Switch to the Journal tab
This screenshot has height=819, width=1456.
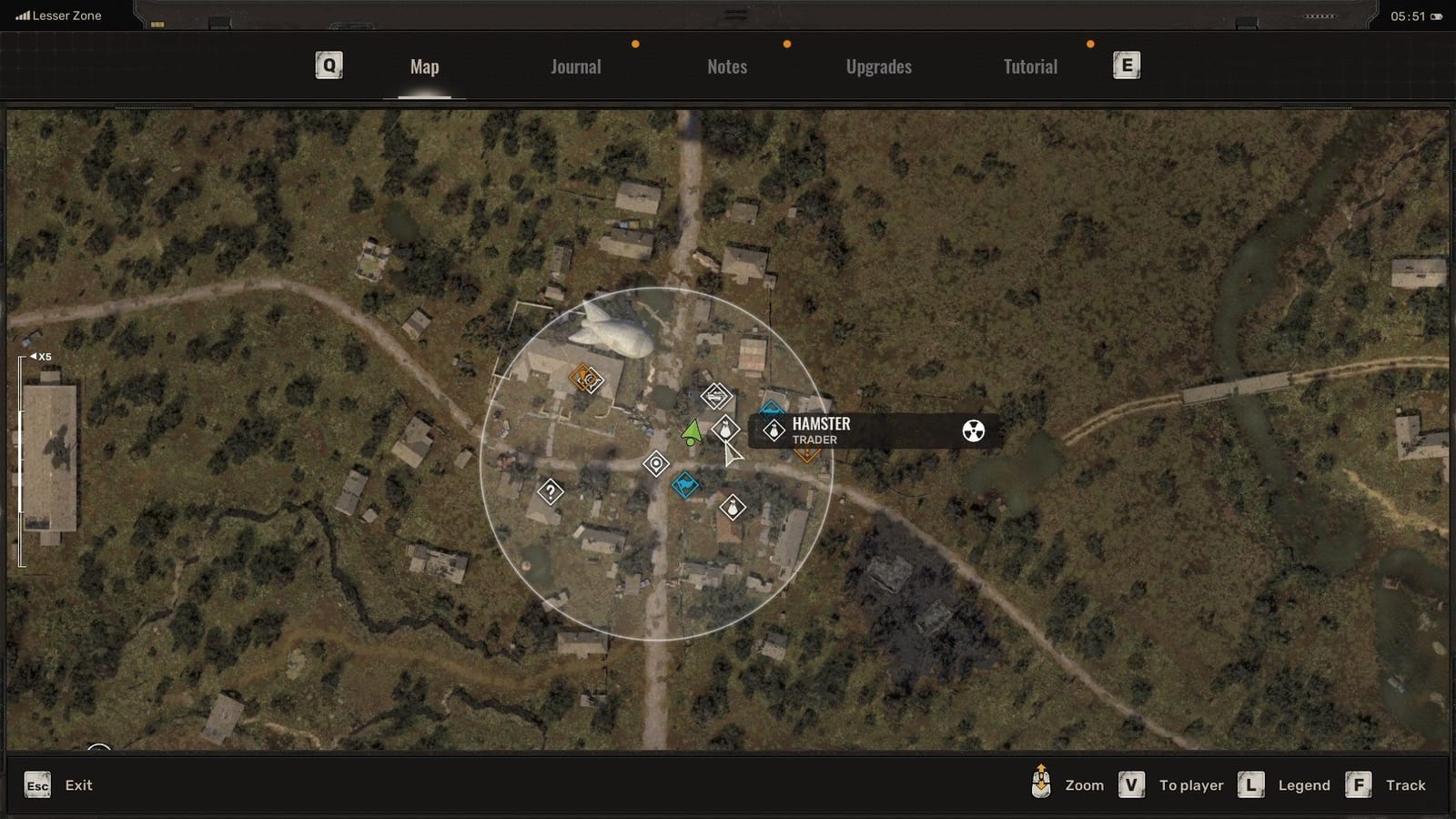point(574,66)
